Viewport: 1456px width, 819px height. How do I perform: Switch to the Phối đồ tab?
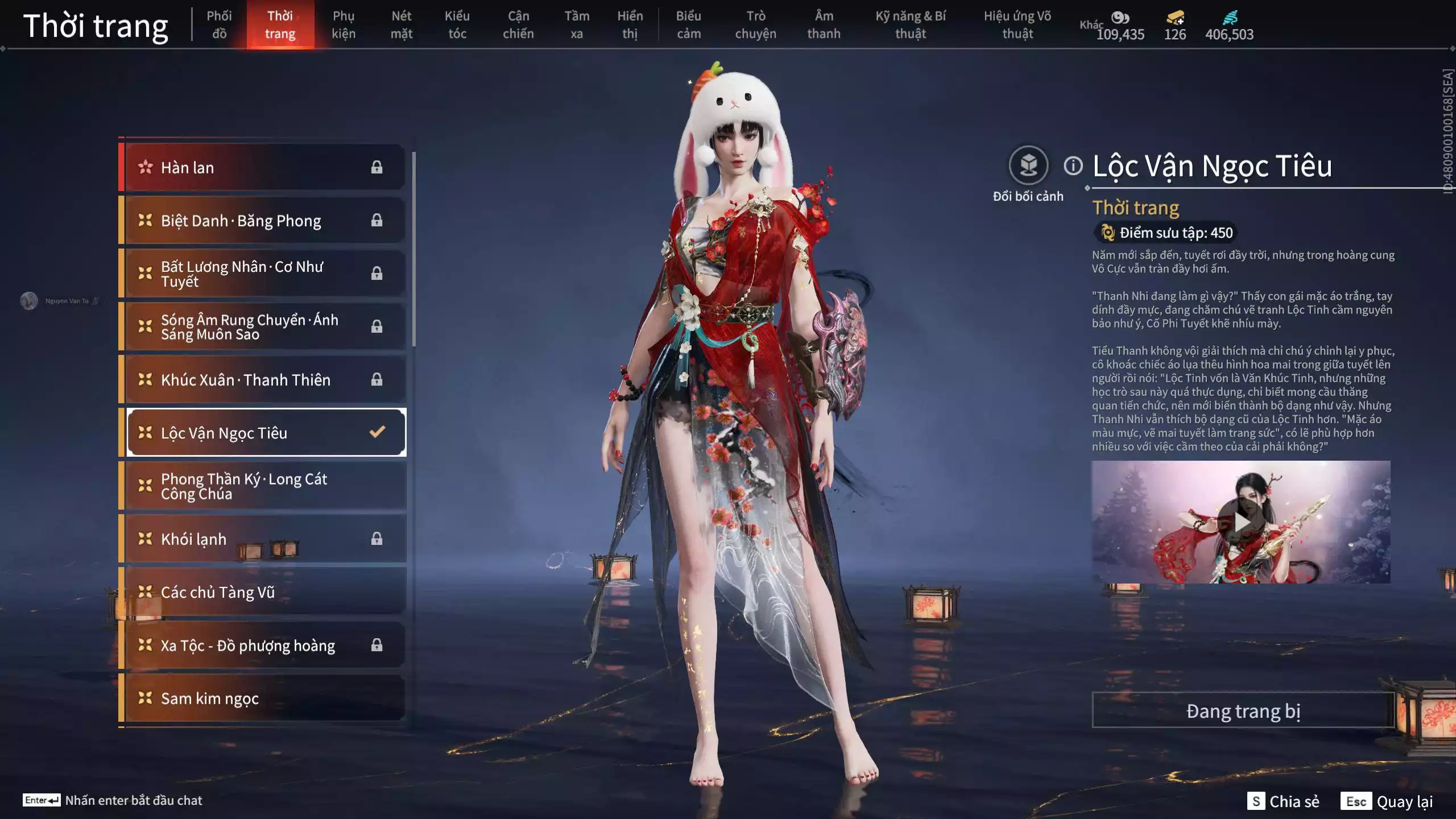(219, 25)
